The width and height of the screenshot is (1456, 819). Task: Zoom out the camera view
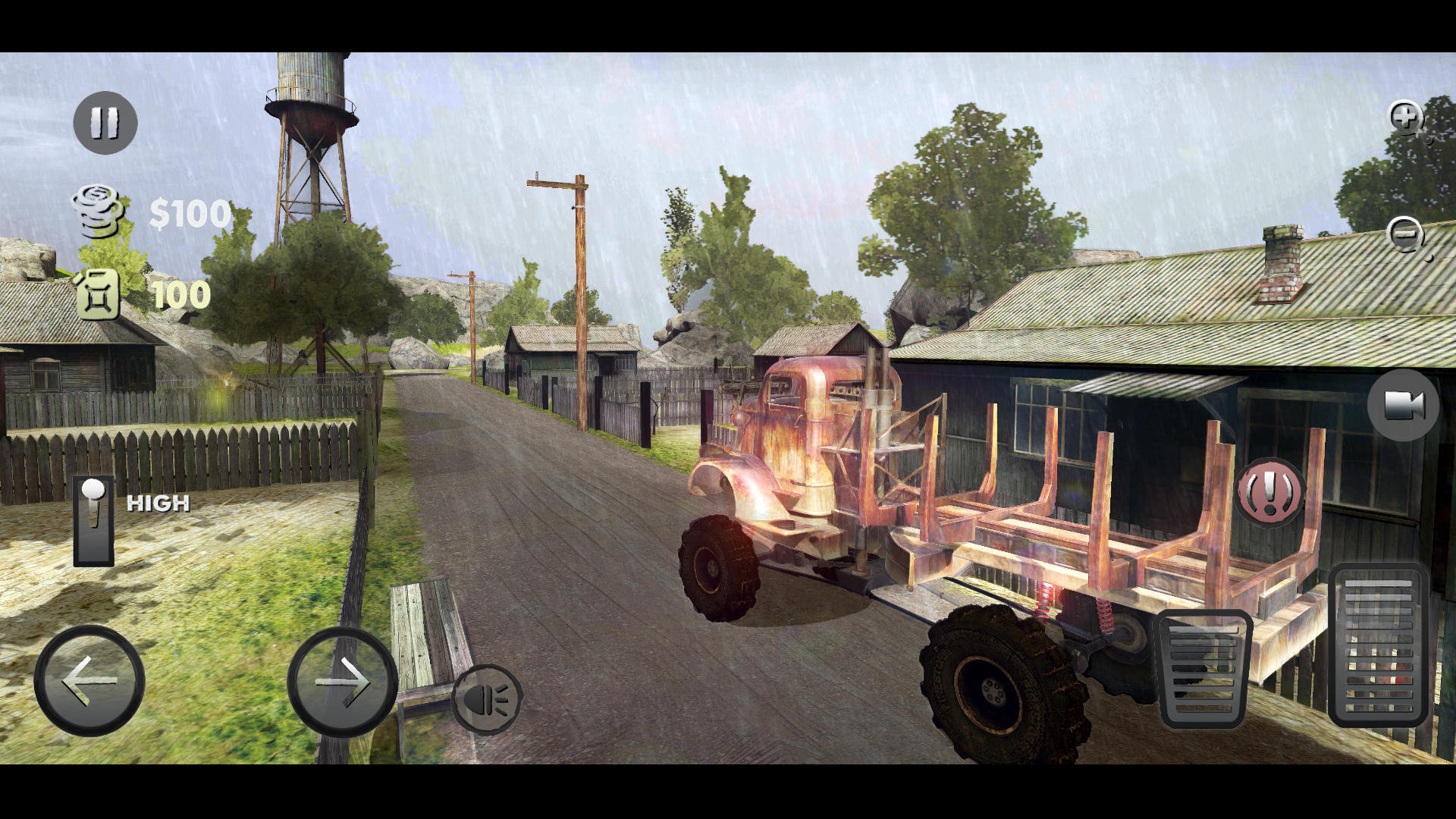click(1405, 235)
